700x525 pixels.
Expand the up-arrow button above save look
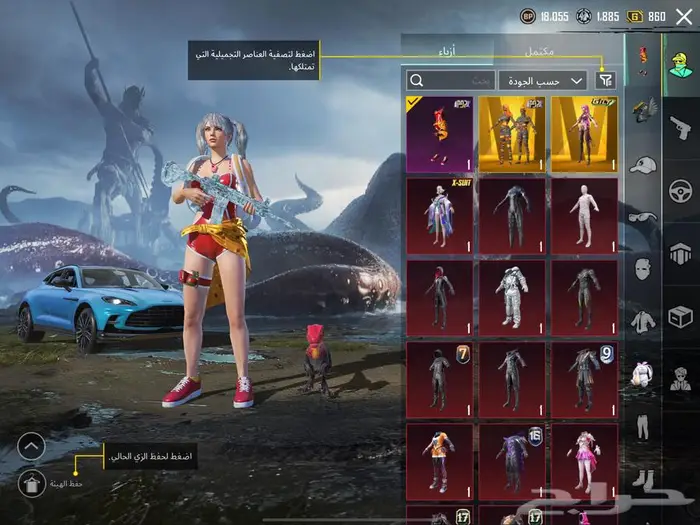point(31,446)
